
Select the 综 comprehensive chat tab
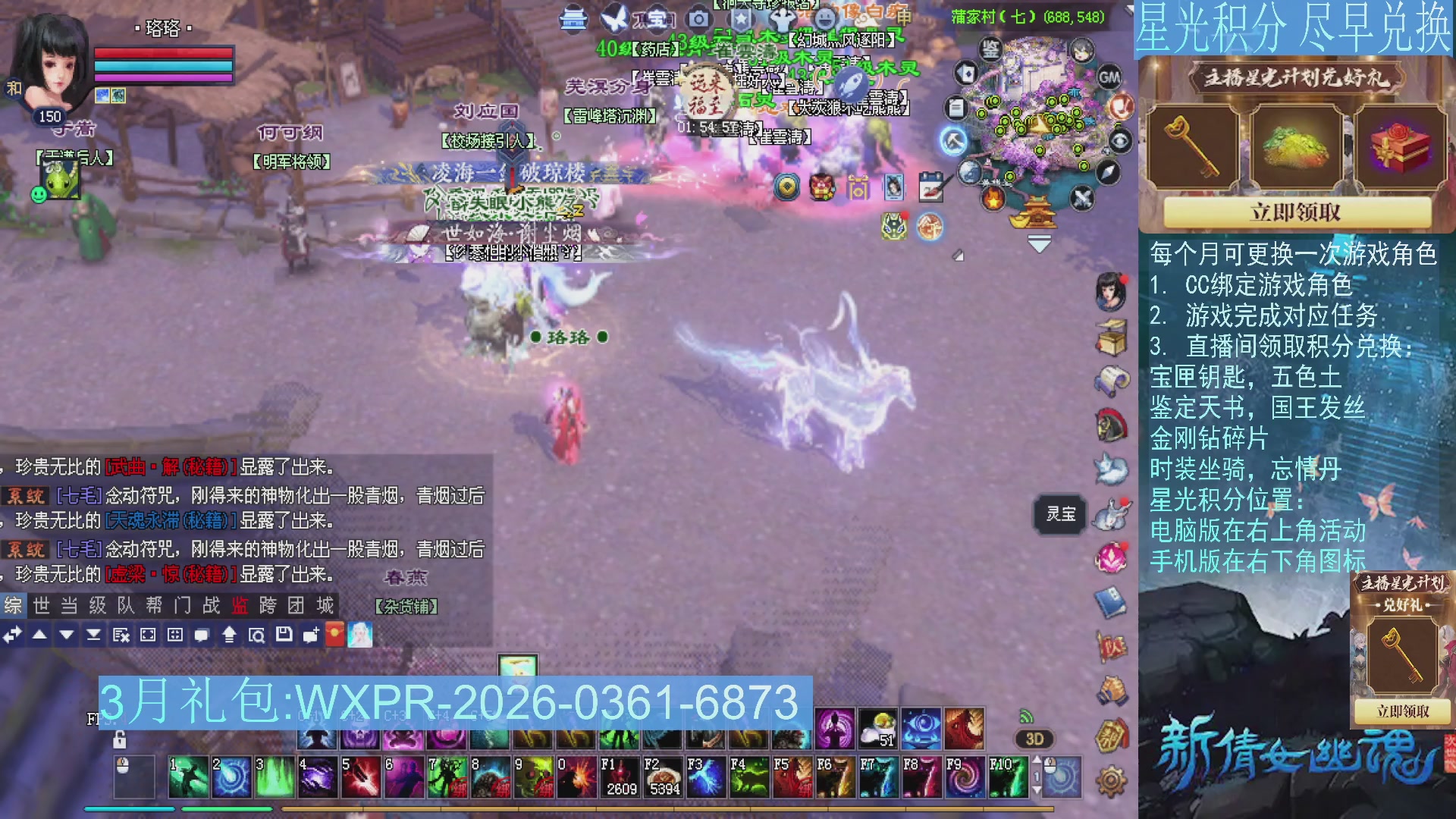(x=14, y=605)
